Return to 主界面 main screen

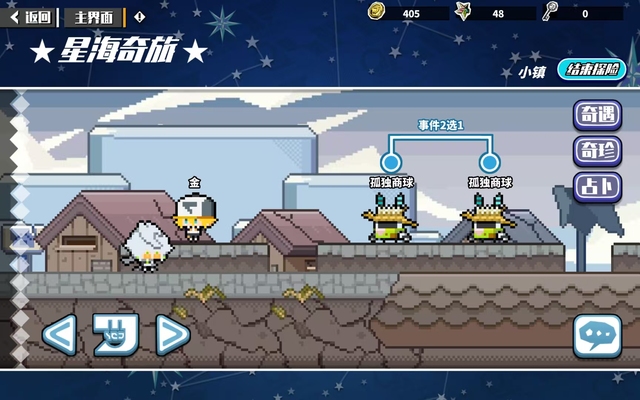coord(95,17)
